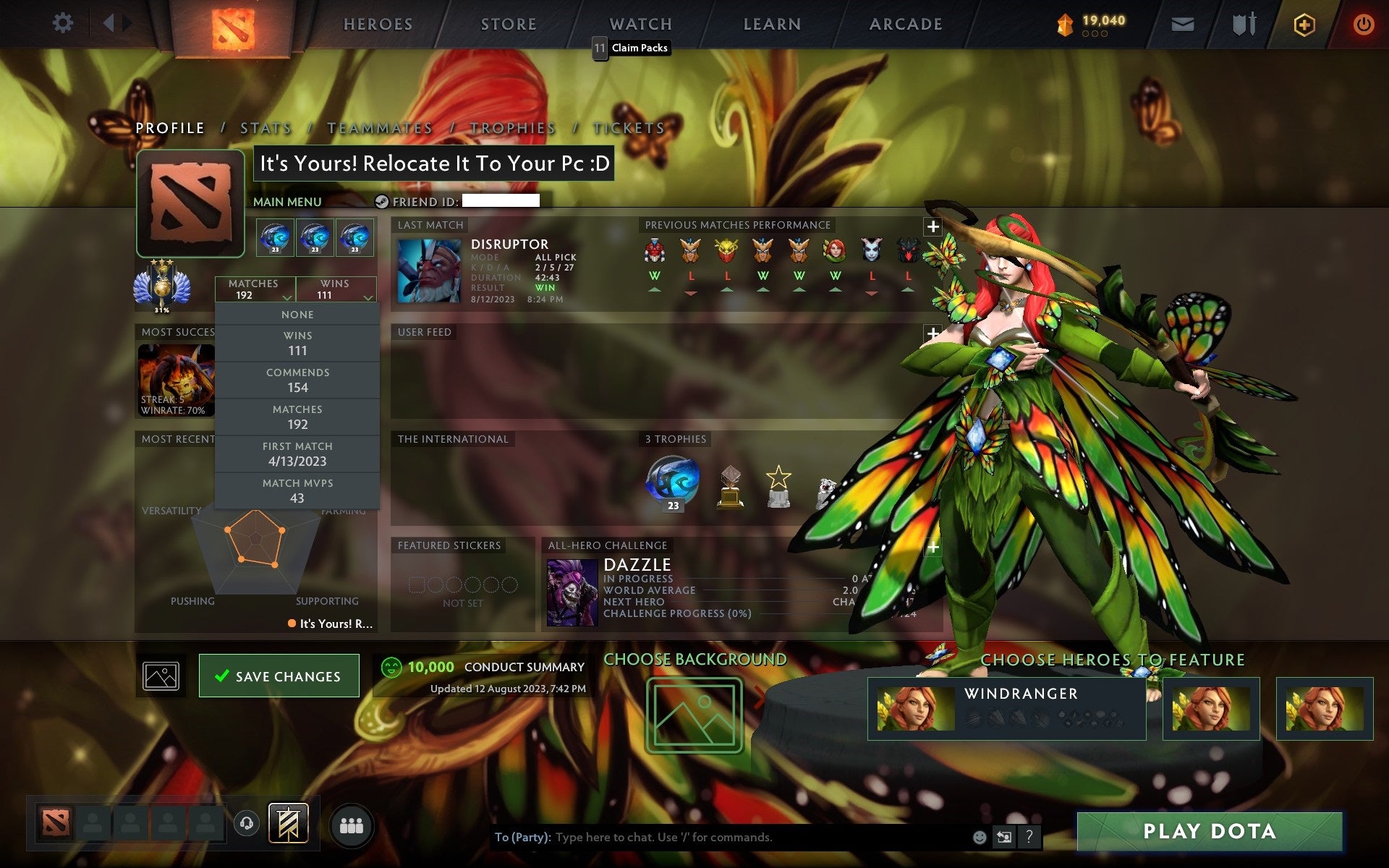1389x868 pixels.
Task: Open the WATCH menu
Action: (x=640, y=23)
